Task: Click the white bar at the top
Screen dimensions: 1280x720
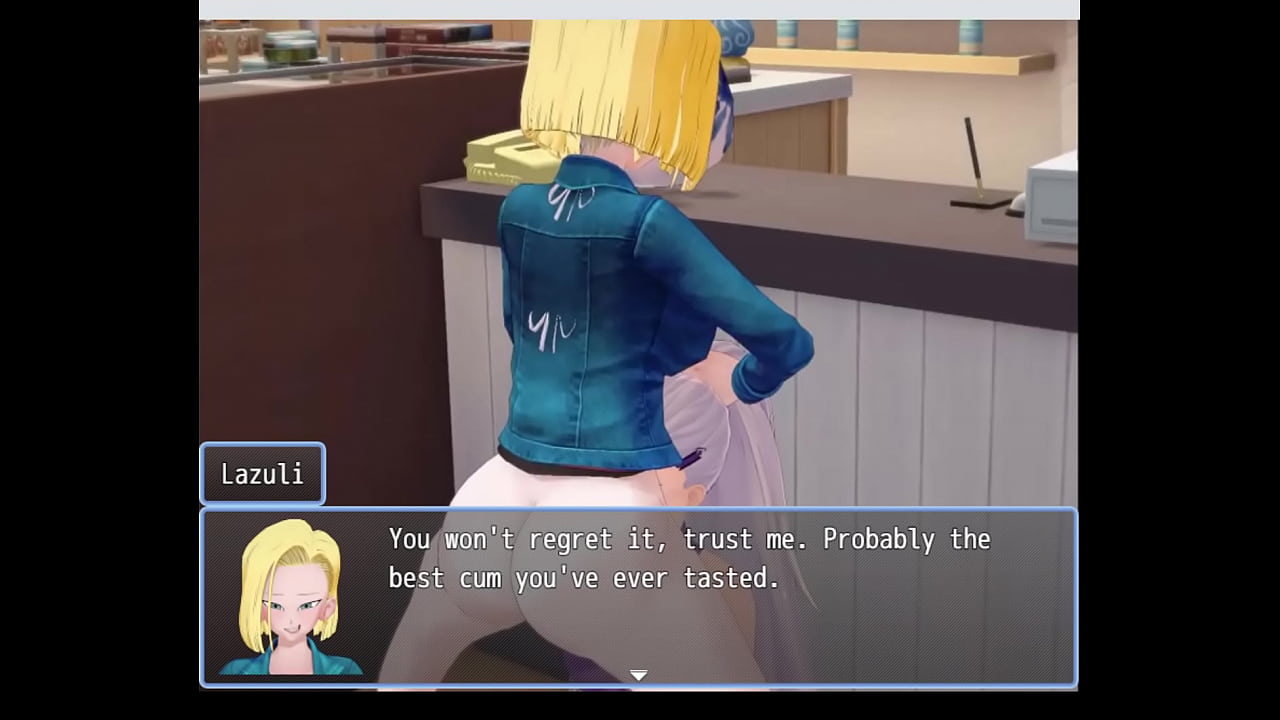Action: tap(640, 8)
